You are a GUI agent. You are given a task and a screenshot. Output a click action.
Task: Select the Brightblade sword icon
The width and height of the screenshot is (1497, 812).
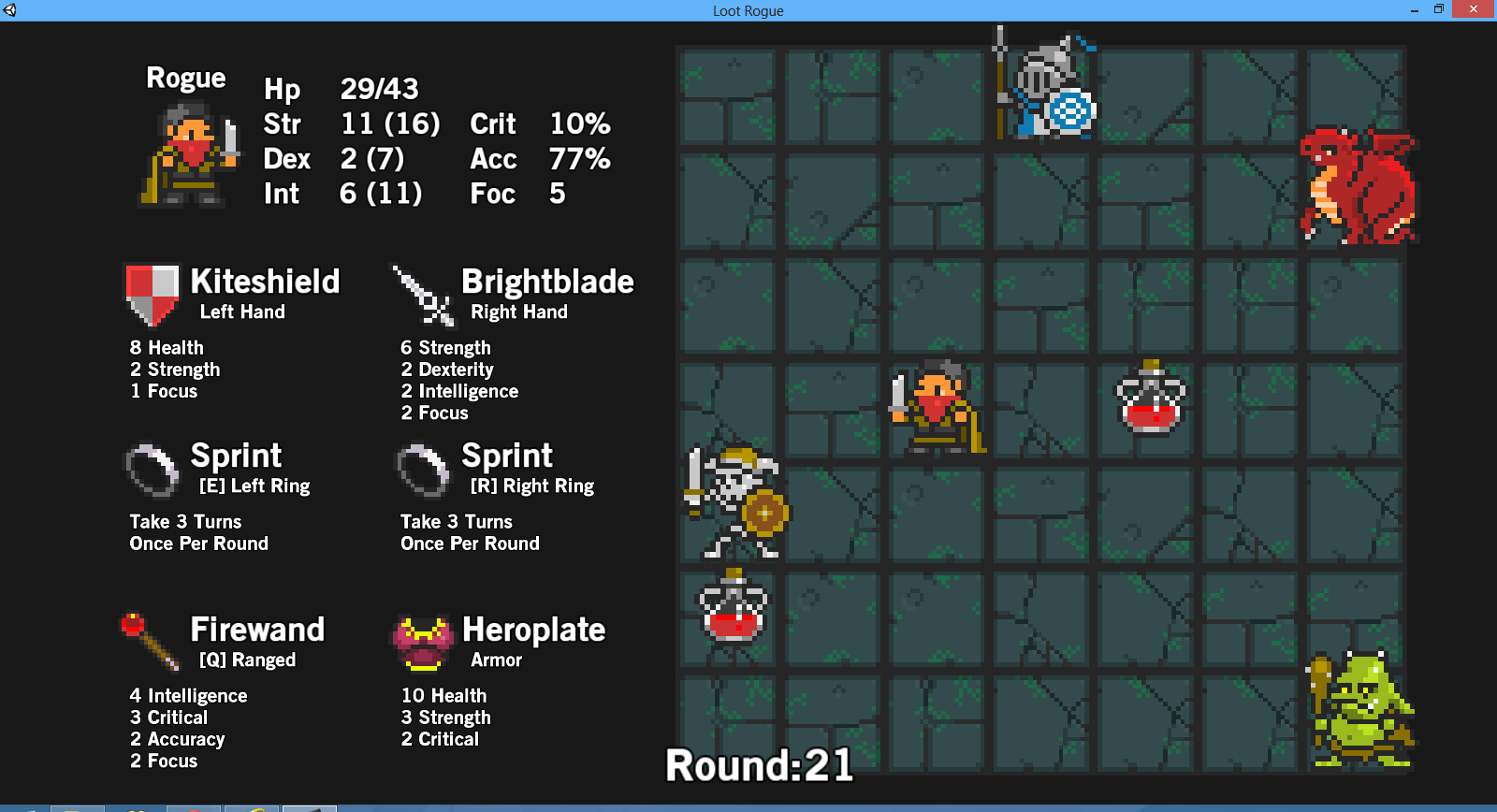422,293
